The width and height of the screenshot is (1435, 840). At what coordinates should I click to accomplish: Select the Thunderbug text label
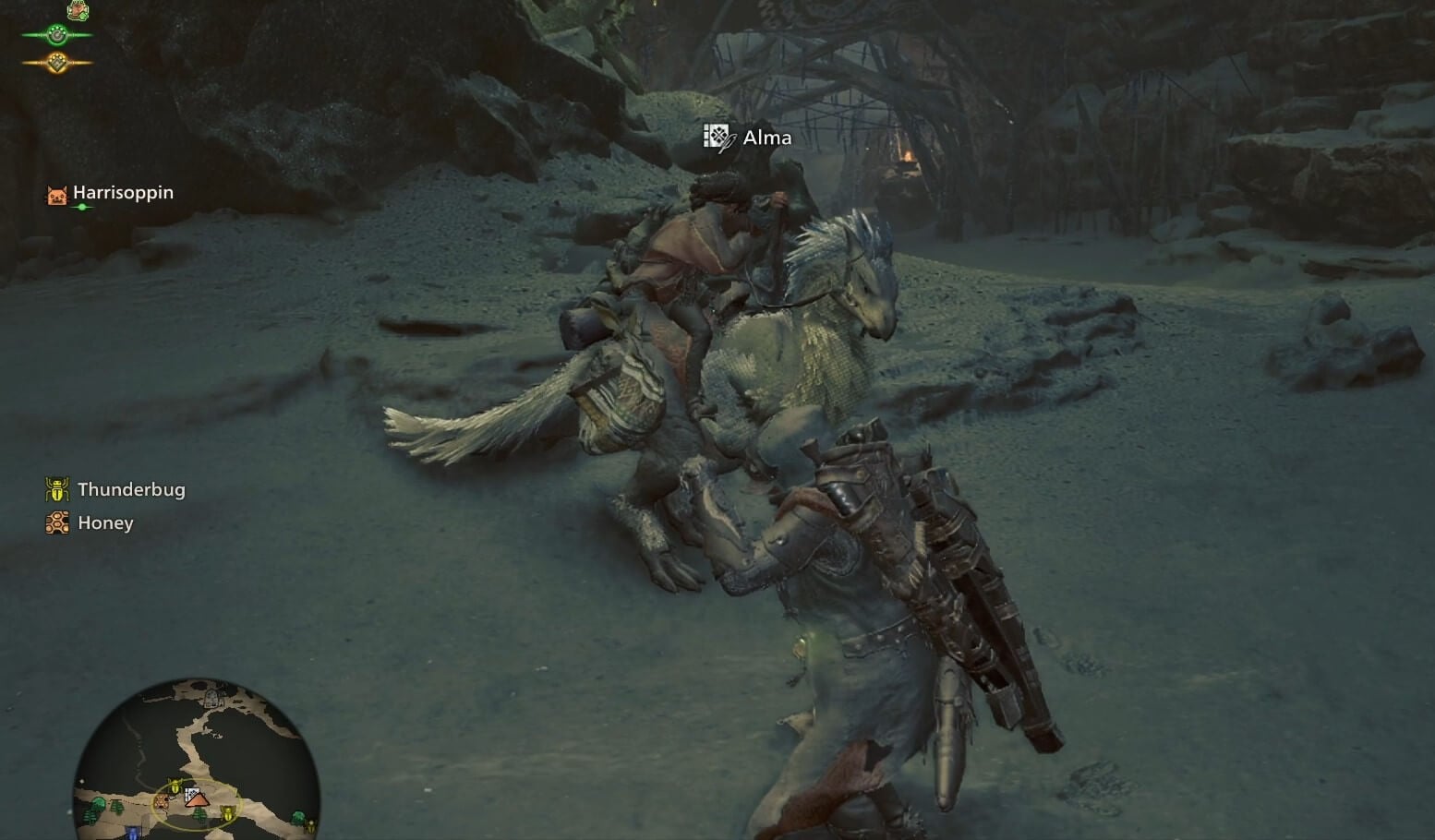[133, 489]
